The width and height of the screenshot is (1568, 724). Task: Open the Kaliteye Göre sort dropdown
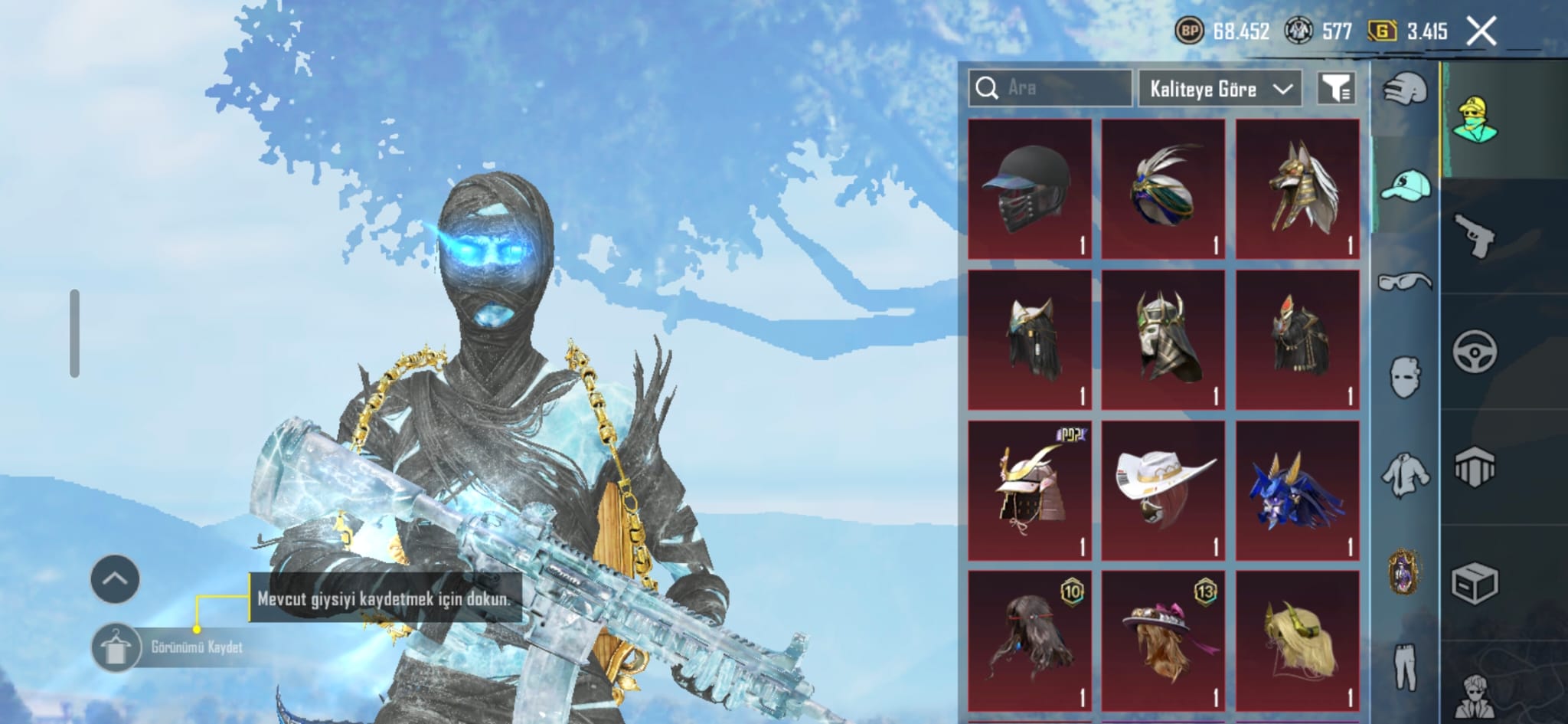[1220, 89]
